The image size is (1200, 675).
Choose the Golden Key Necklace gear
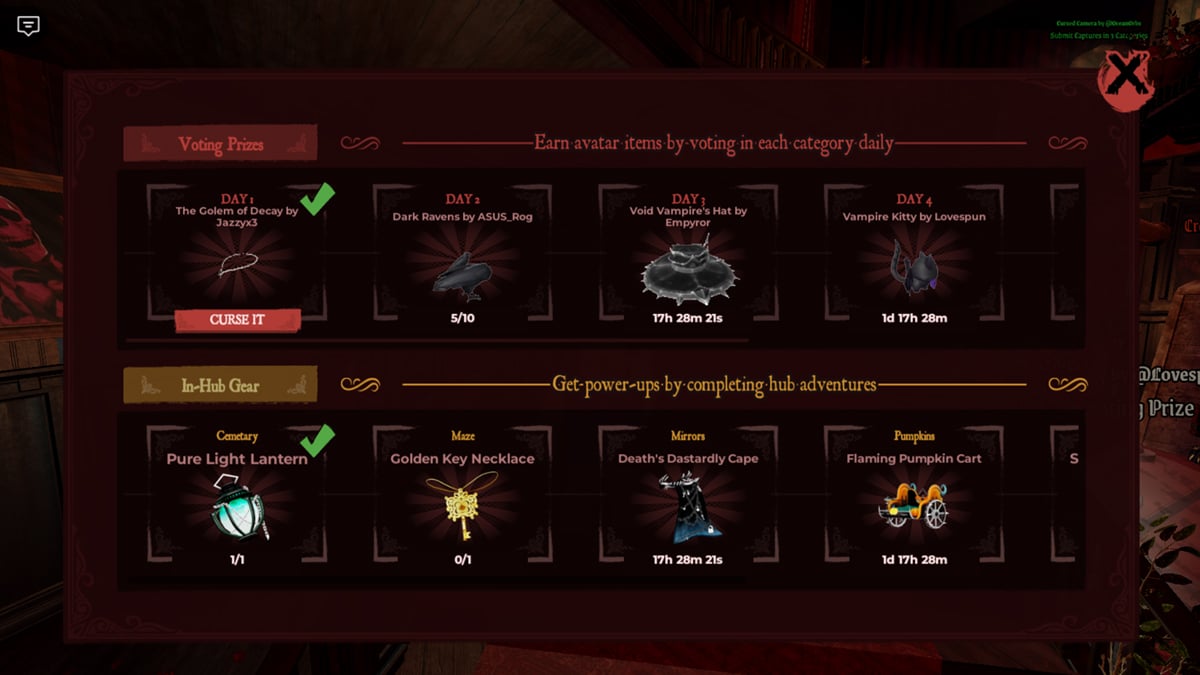[x=462, y=505]
